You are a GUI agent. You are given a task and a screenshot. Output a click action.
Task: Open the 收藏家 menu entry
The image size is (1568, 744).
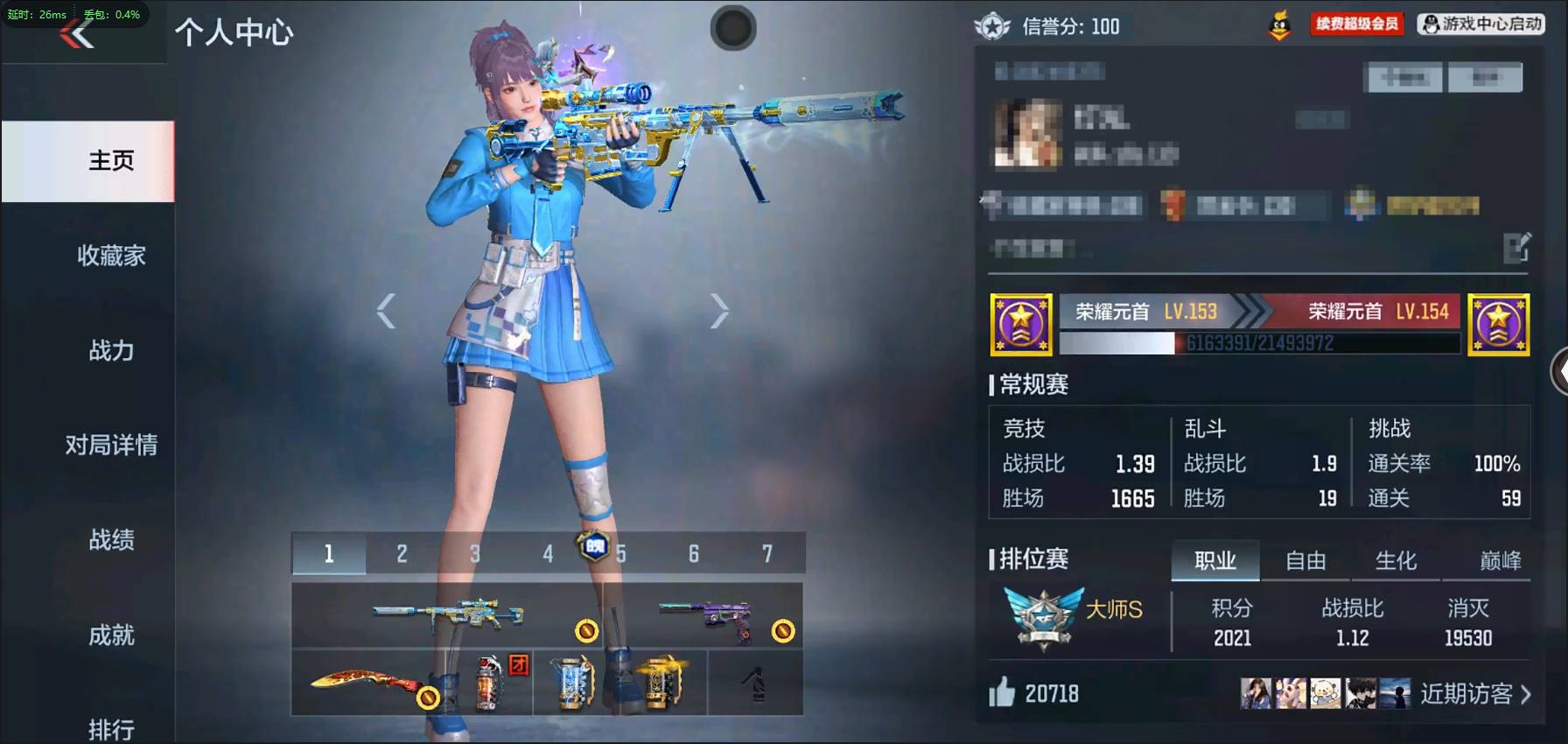tap(111, 256)
